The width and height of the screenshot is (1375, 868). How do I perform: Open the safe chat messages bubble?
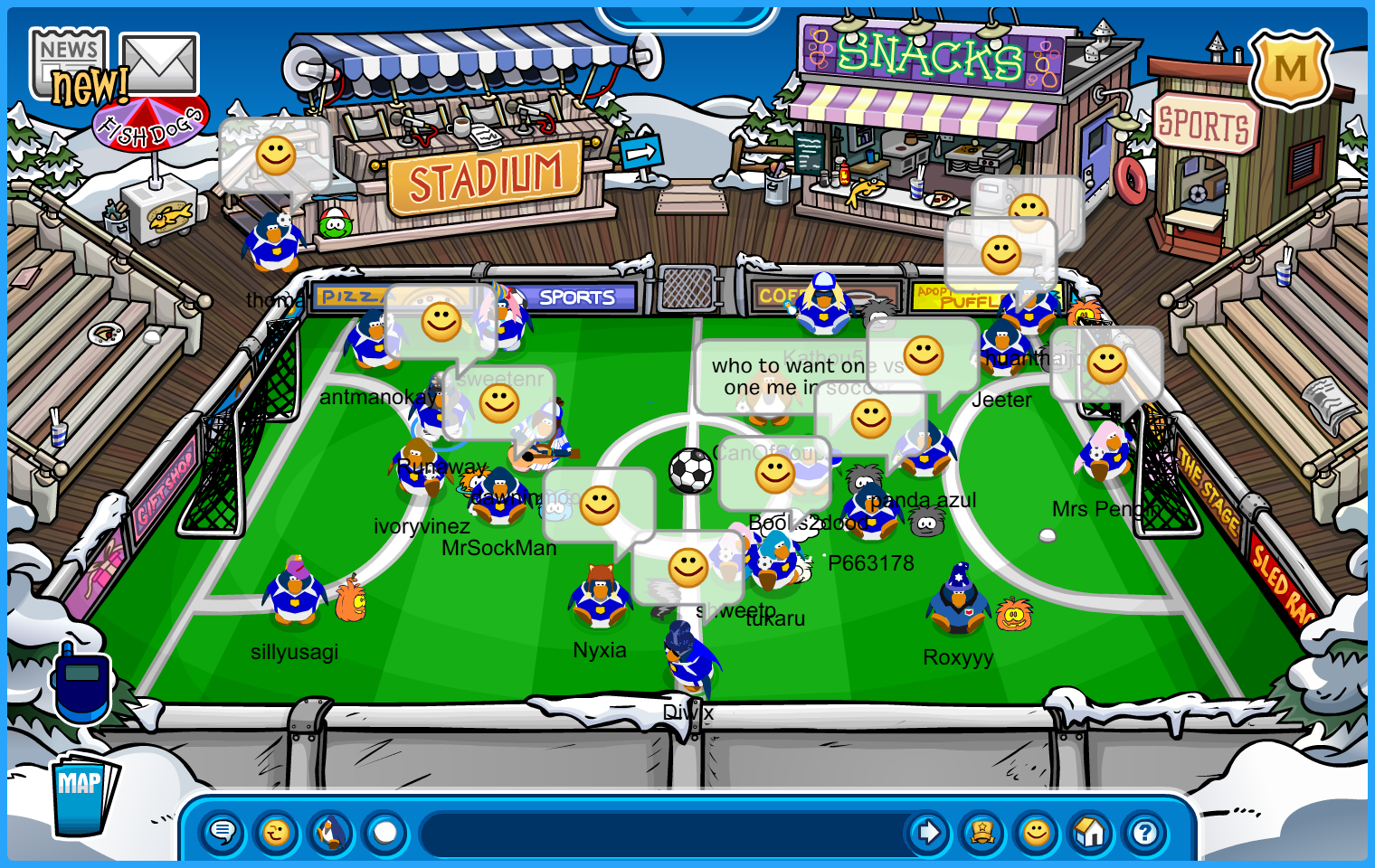coord(223,832)
